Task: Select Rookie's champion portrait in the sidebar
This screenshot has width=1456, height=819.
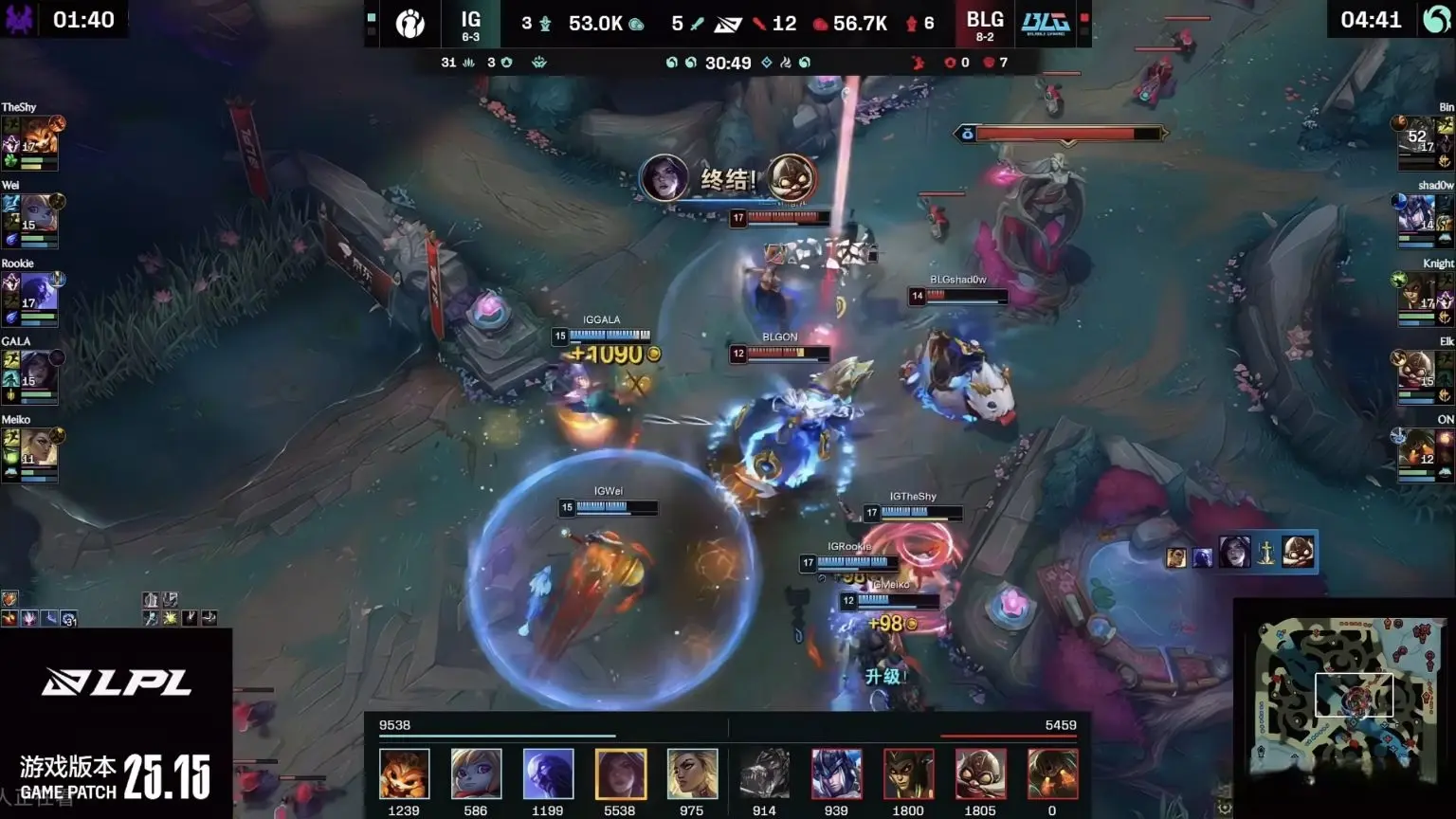Action: pos(38,293)
